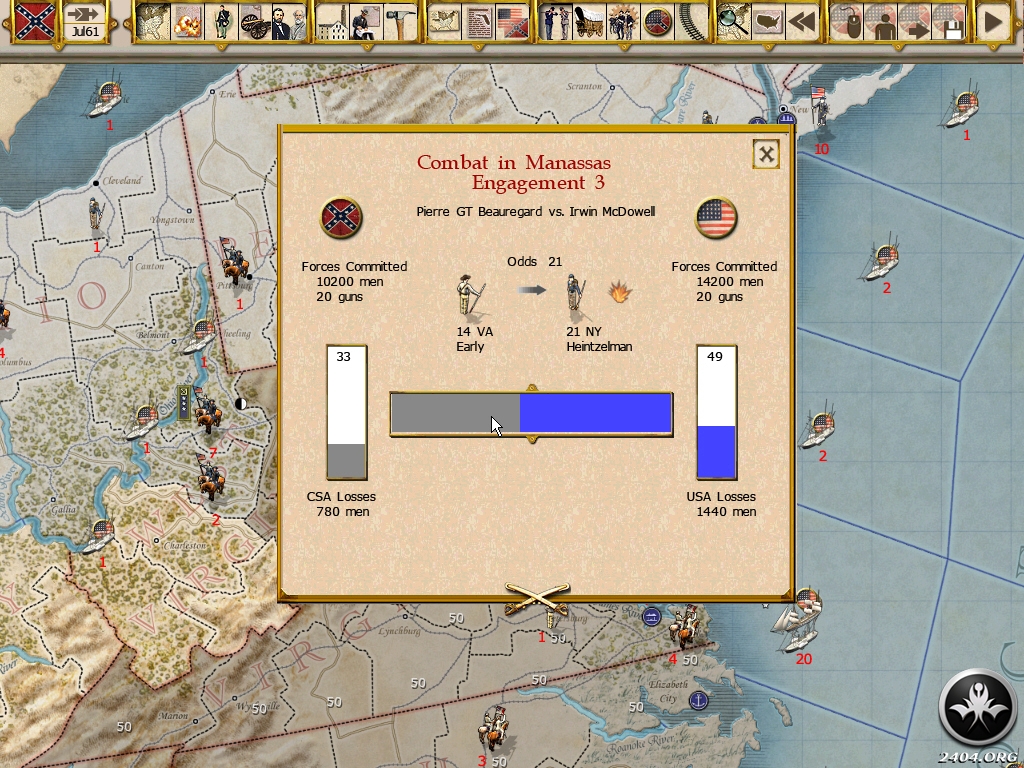Close the Manassas combat report
Screen dimensions: 1024x768
pyautogui.click(x=766, y=154)
